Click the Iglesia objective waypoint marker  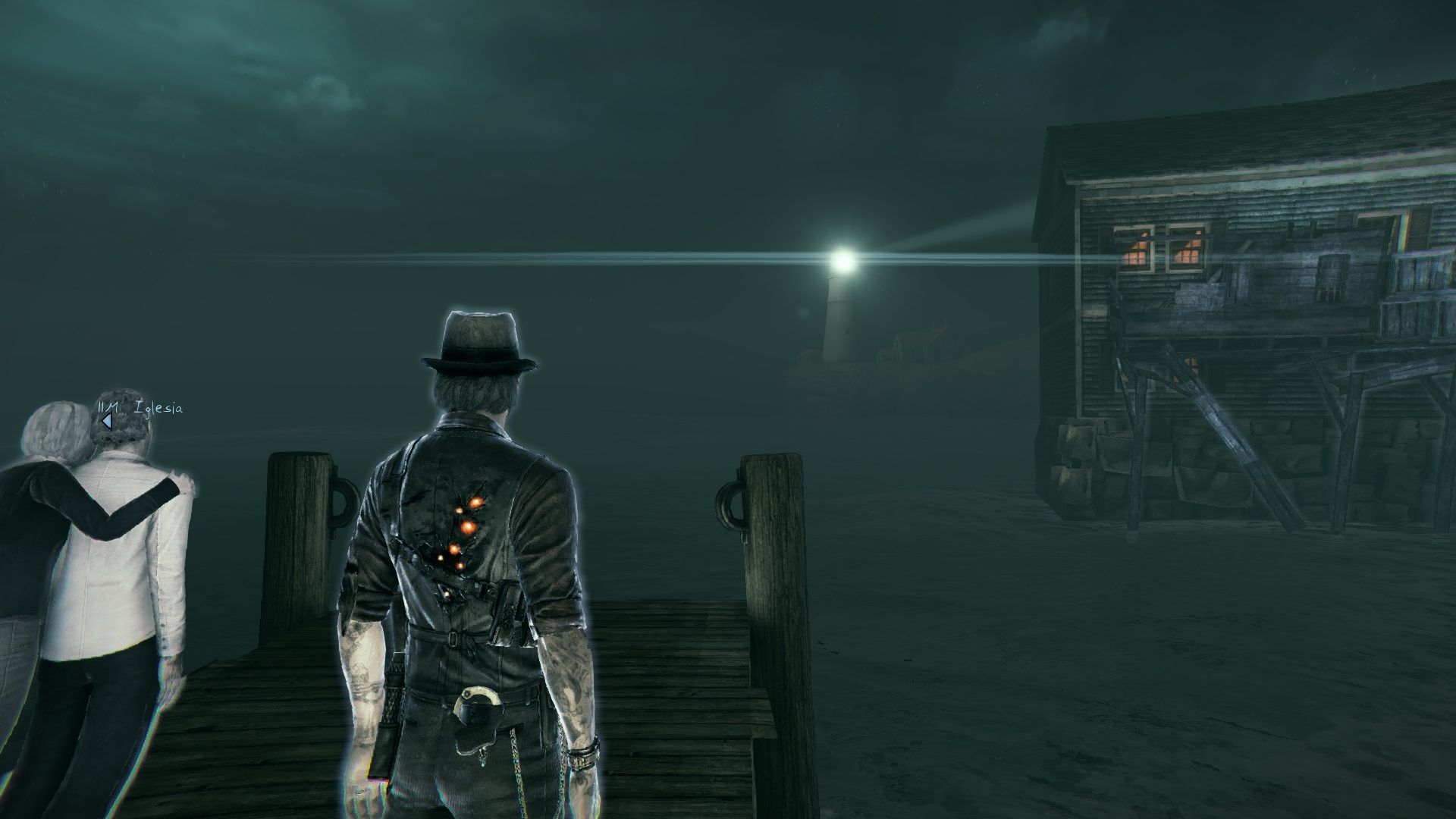(x=108, y=421)
